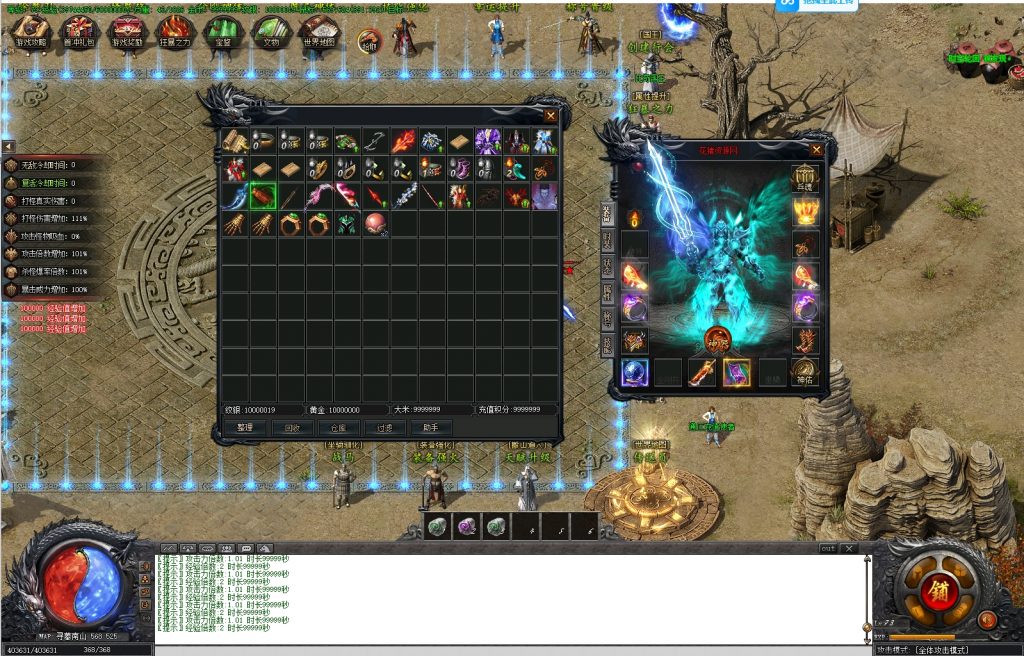The width and height of the screenshot is (1024, 656).
Task: Click the 过滤 filter button in bag
Action: 384,427
